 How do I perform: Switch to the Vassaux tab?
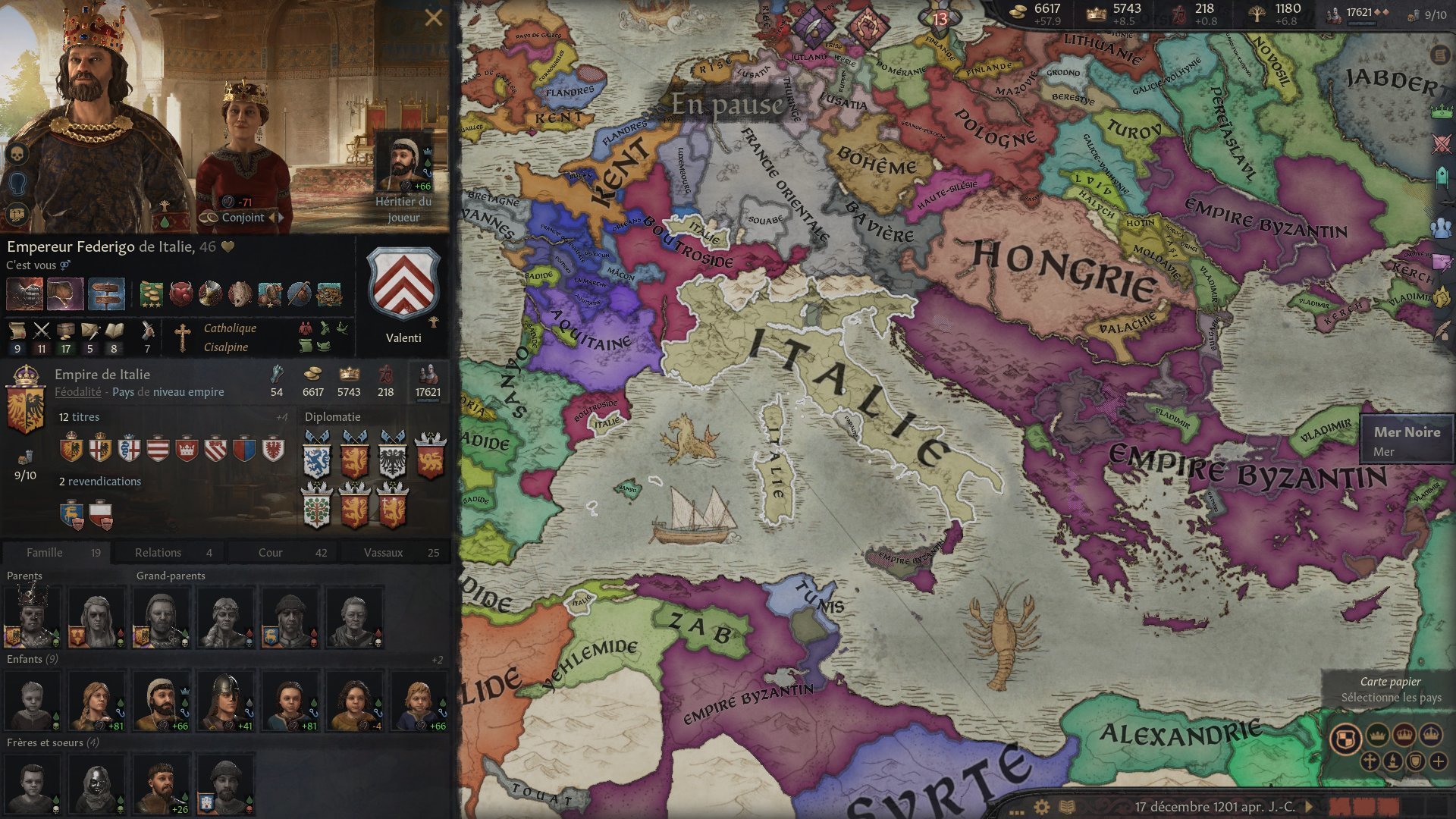pos(394,552)
